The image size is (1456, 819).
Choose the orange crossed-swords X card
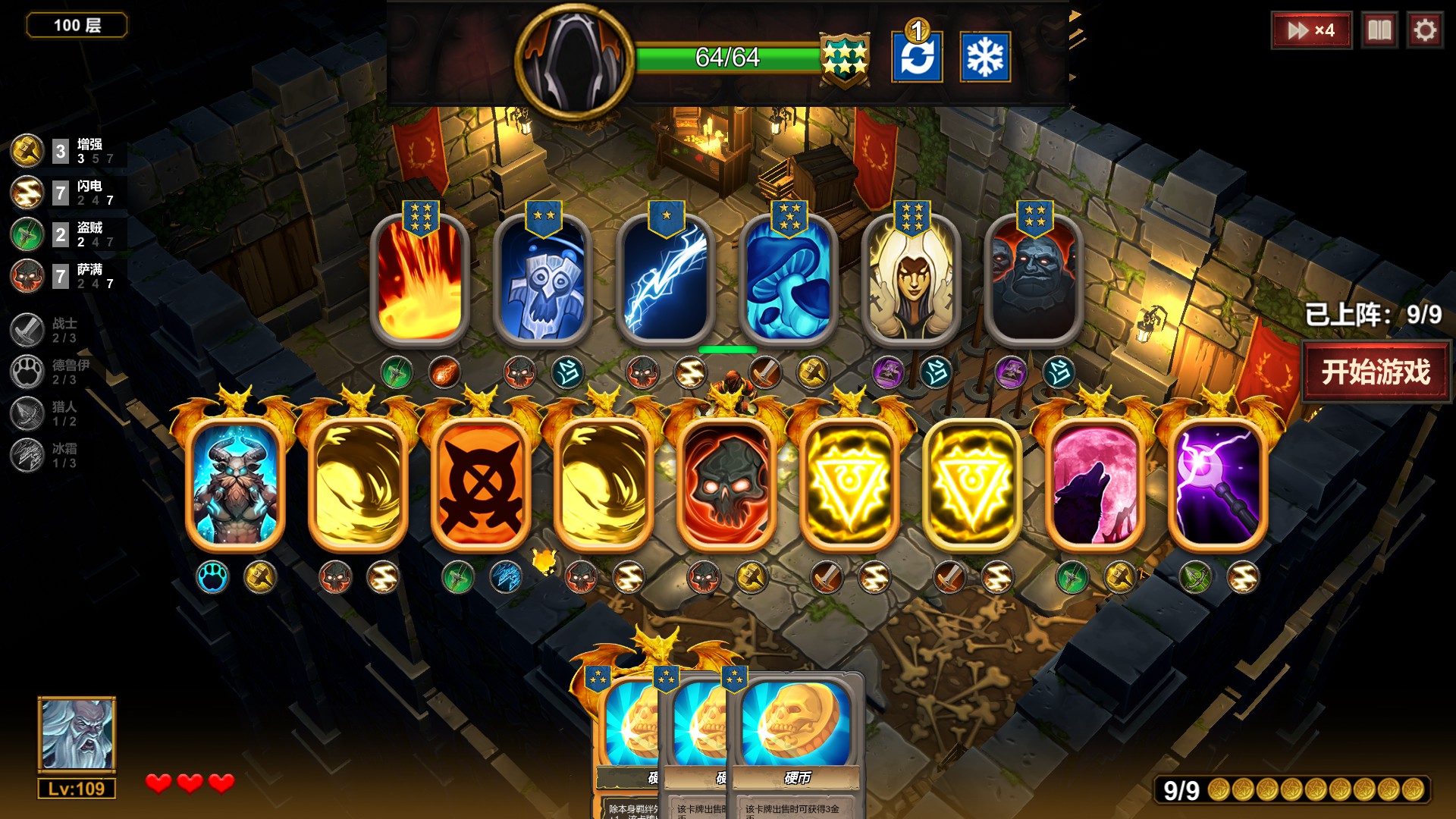(481, 484)
